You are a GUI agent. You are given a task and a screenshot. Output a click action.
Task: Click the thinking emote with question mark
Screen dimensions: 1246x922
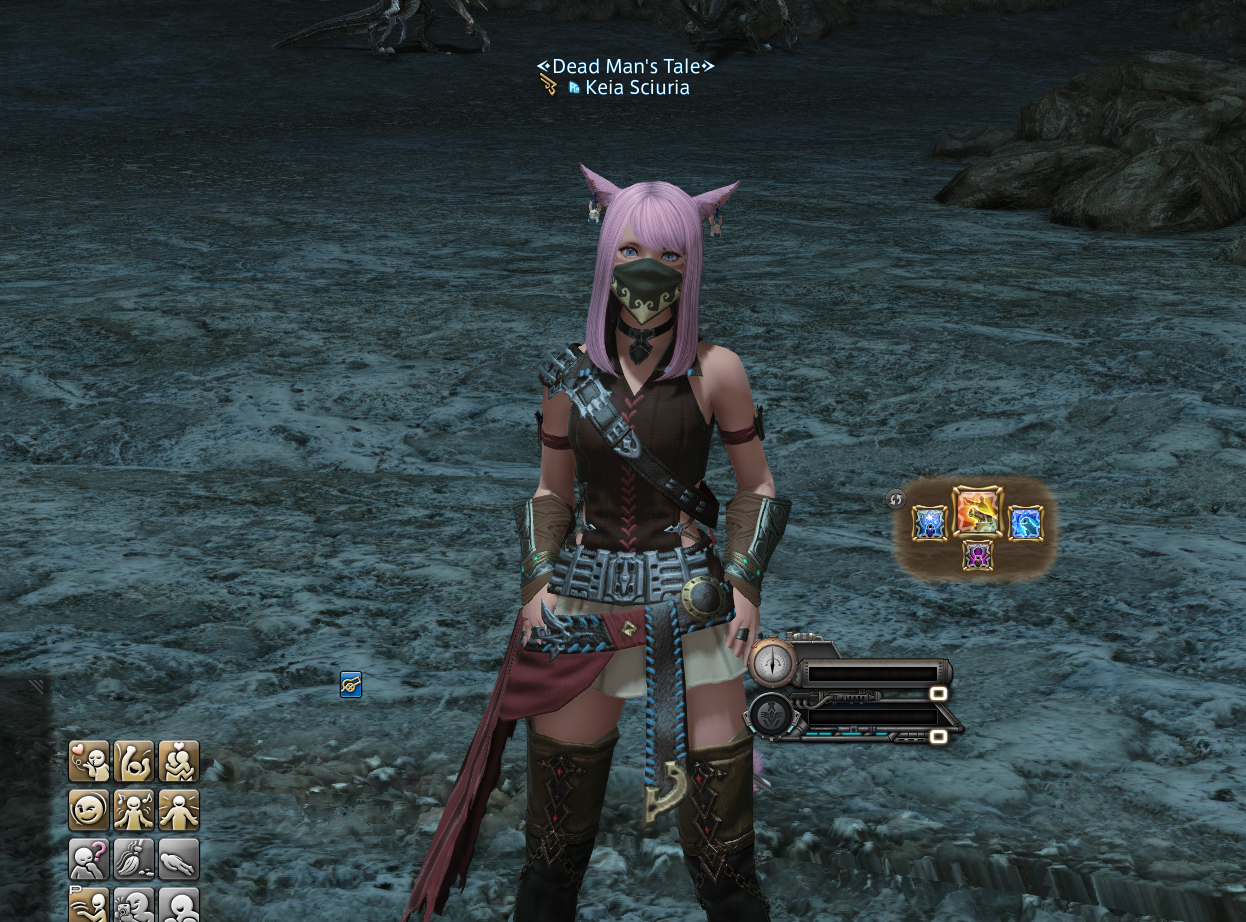click(x=89, y=858)
